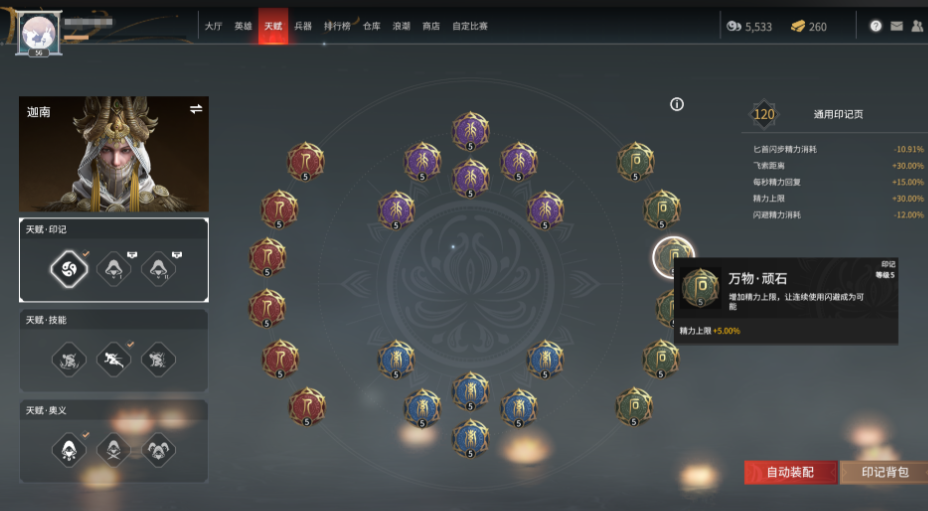
Task: Open the 仓库 storage tab
Action: click(372, 26)
